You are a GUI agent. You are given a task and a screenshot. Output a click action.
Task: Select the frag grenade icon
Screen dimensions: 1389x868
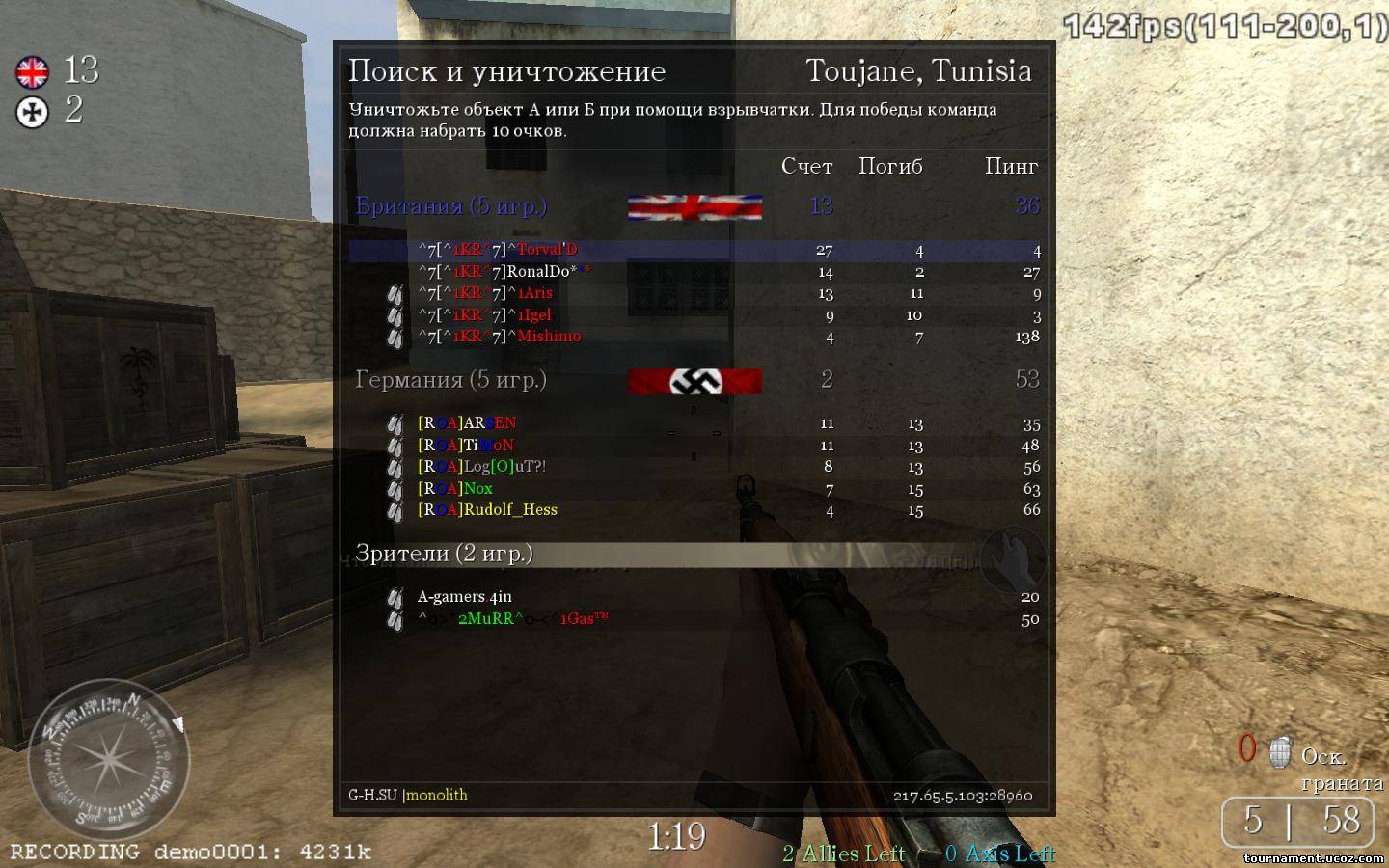(1280, 752)
